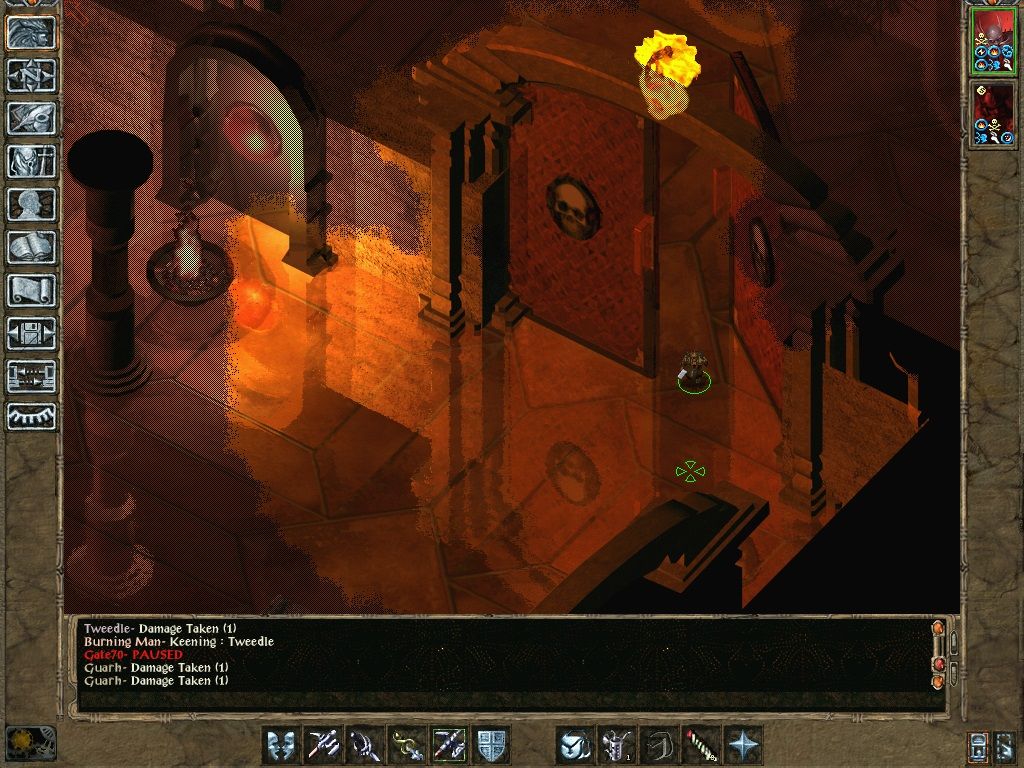Use the striped wand quick item
Viewport: 1024px width, 768px height.
pyautogui.click(x=701, y=745)
